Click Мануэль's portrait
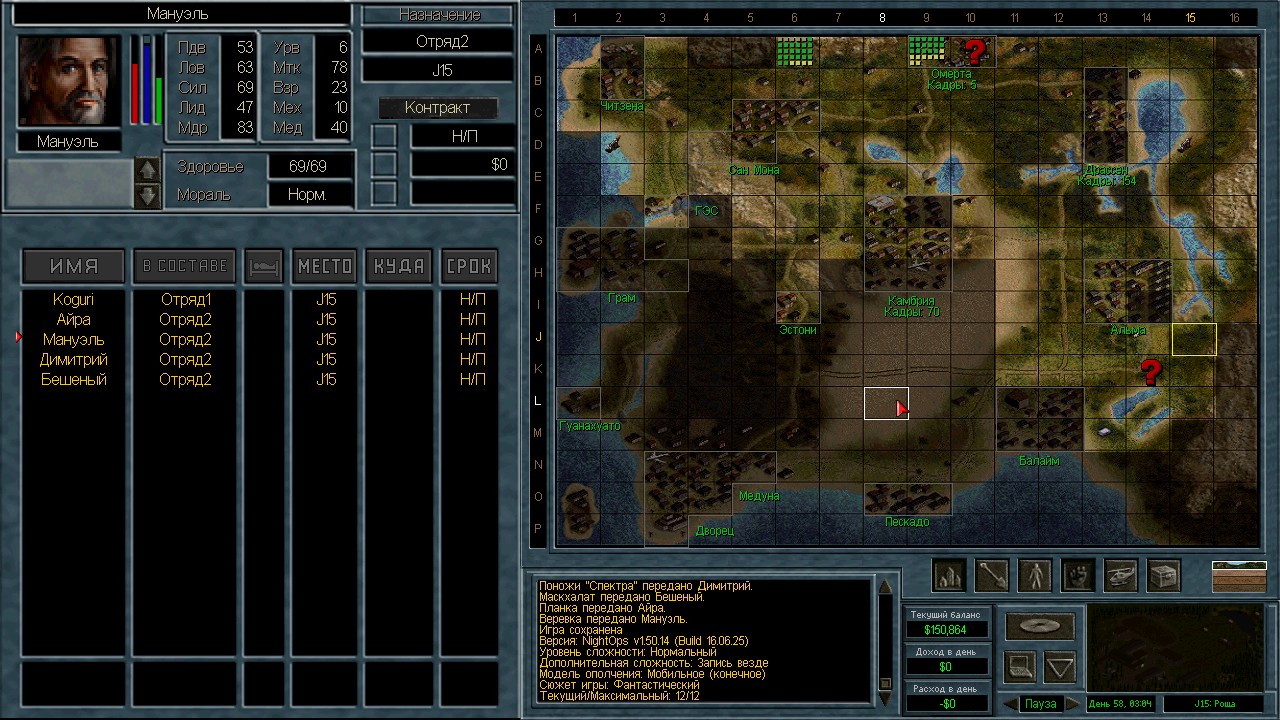The image size is (1280, 720). pyautogui.click(x=68, y=82)
